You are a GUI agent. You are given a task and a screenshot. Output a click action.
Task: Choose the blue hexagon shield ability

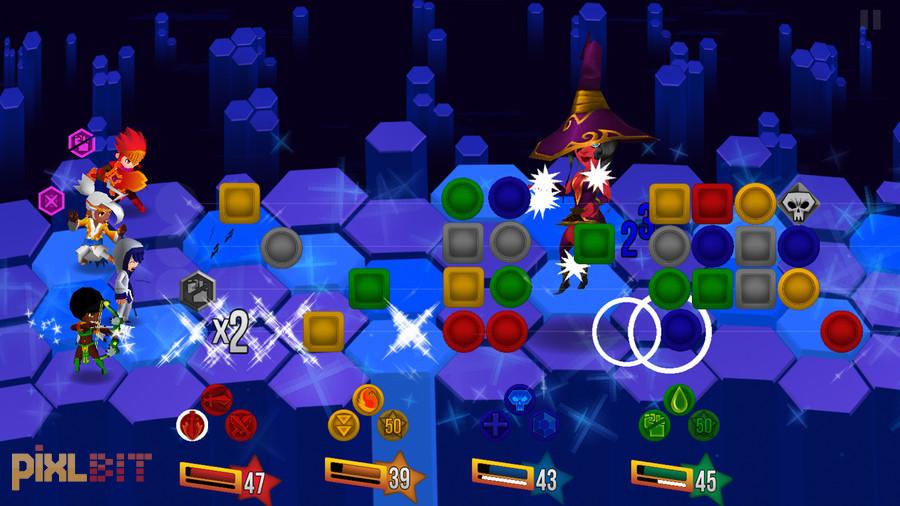pyautogui.click(x=543, y=425)
